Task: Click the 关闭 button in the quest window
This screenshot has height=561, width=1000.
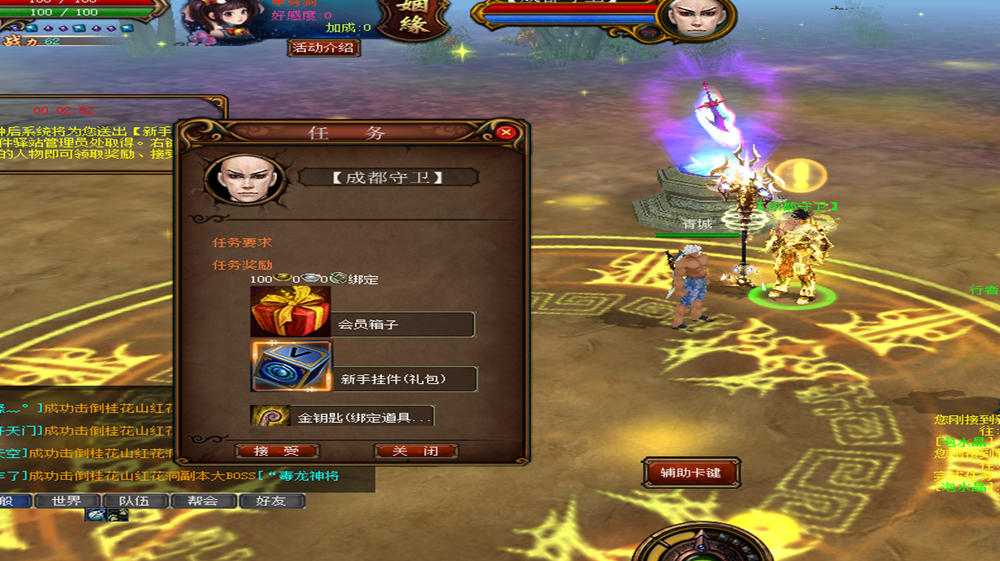Action: click(415, 451)
